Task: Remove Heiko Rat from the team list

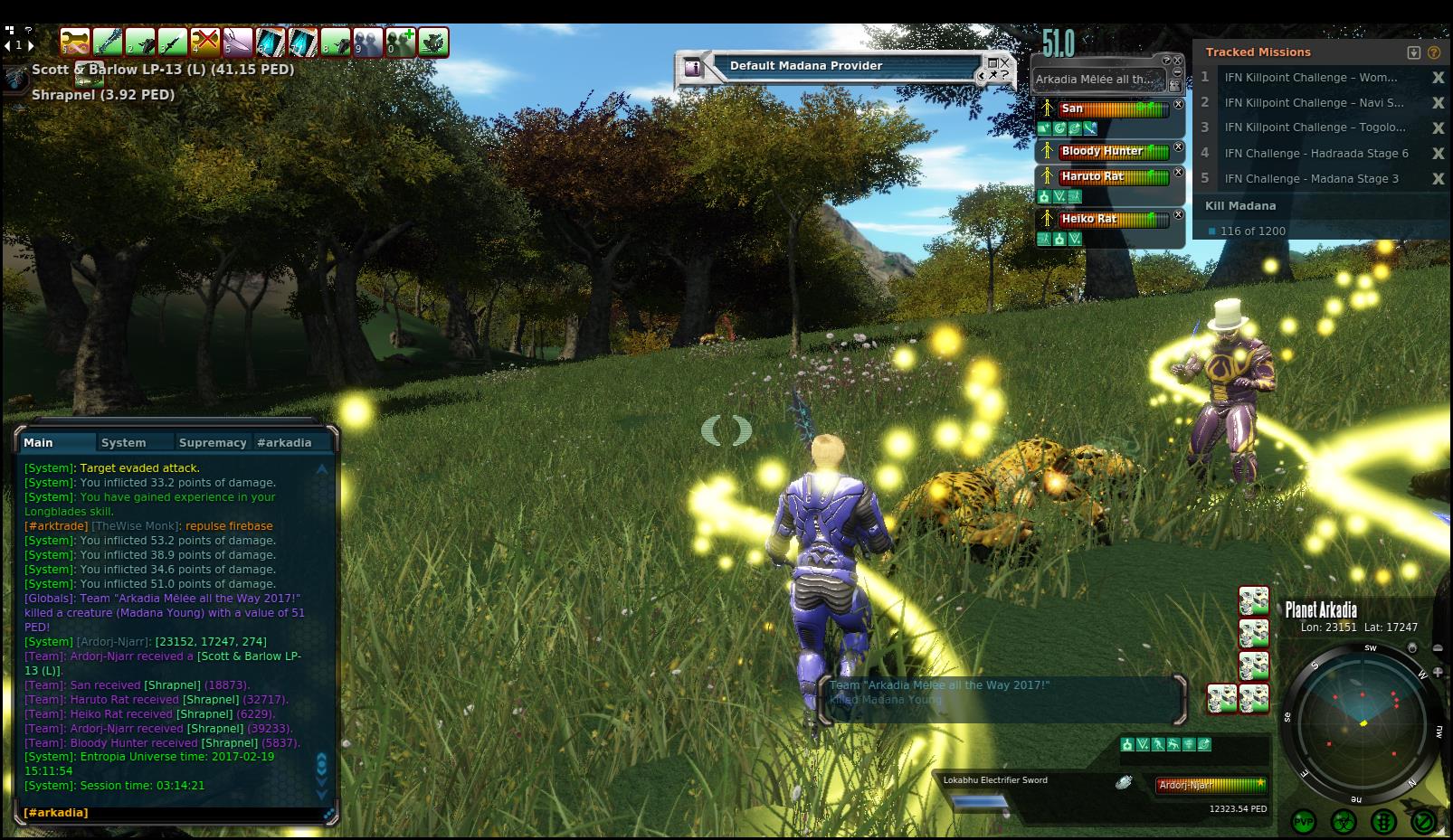Action: tap(1178, 215)
